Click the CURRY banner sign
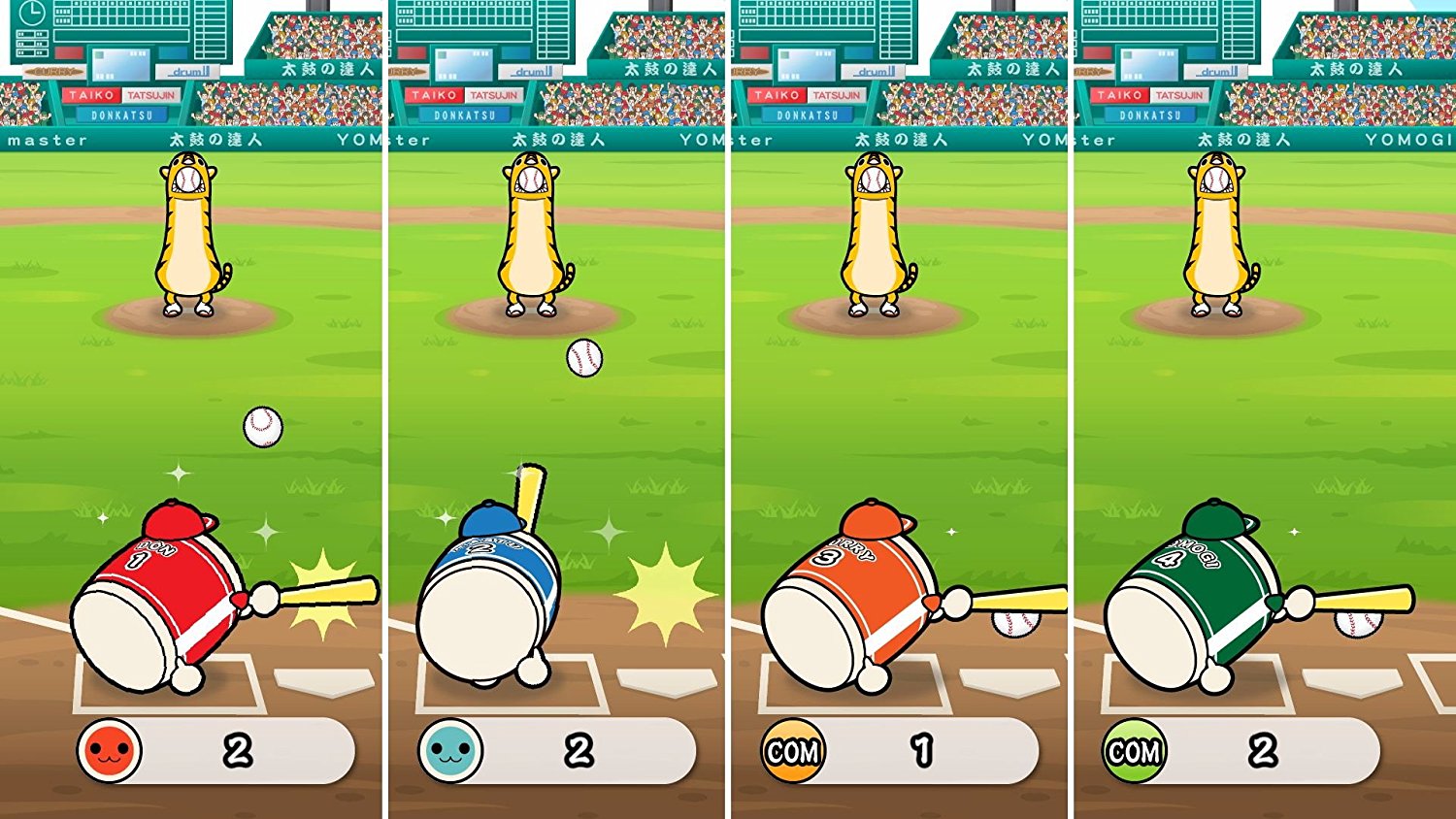Image resolution: width=1456 pixels, height=819 pixels. (53, 72)
